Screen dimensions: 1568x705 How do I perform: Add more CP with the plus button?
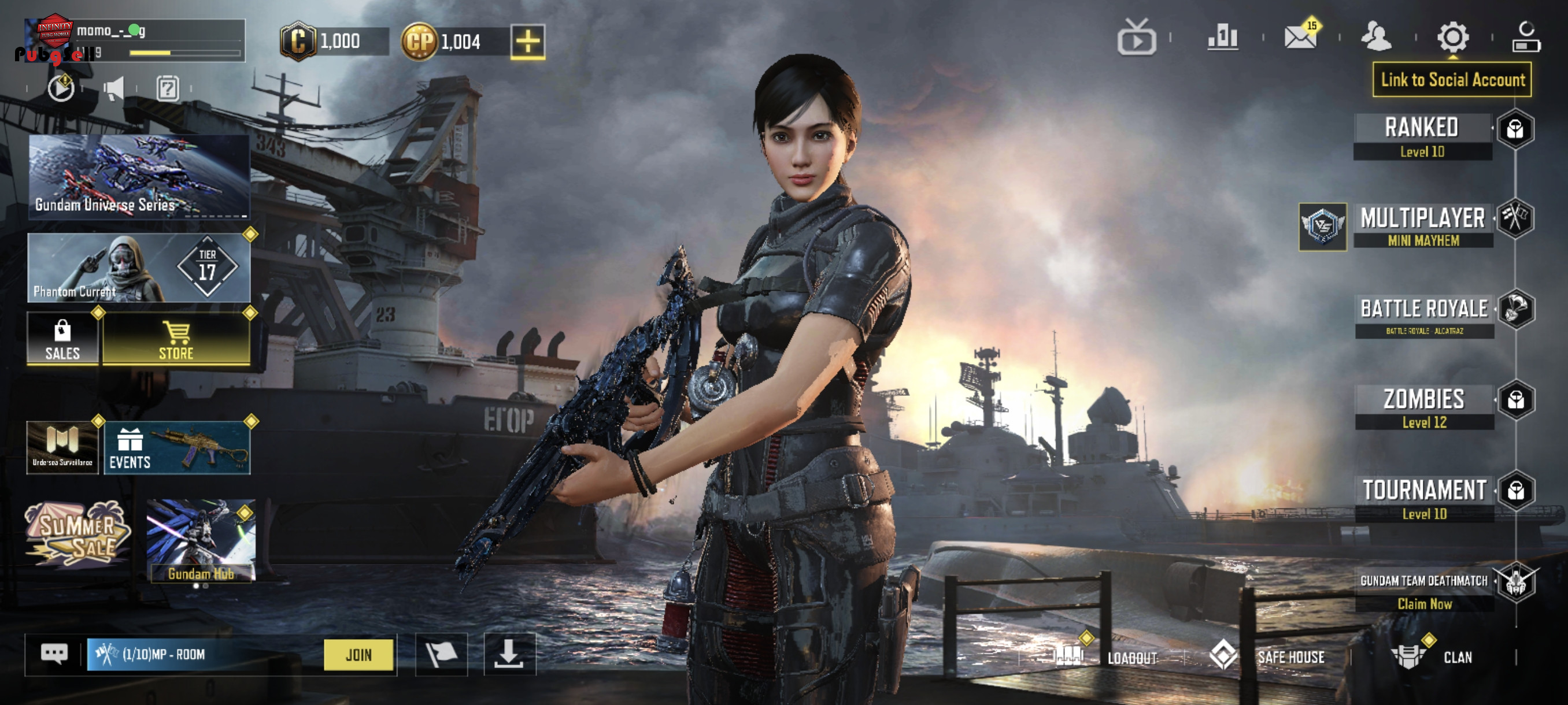[x=527, y=42]
